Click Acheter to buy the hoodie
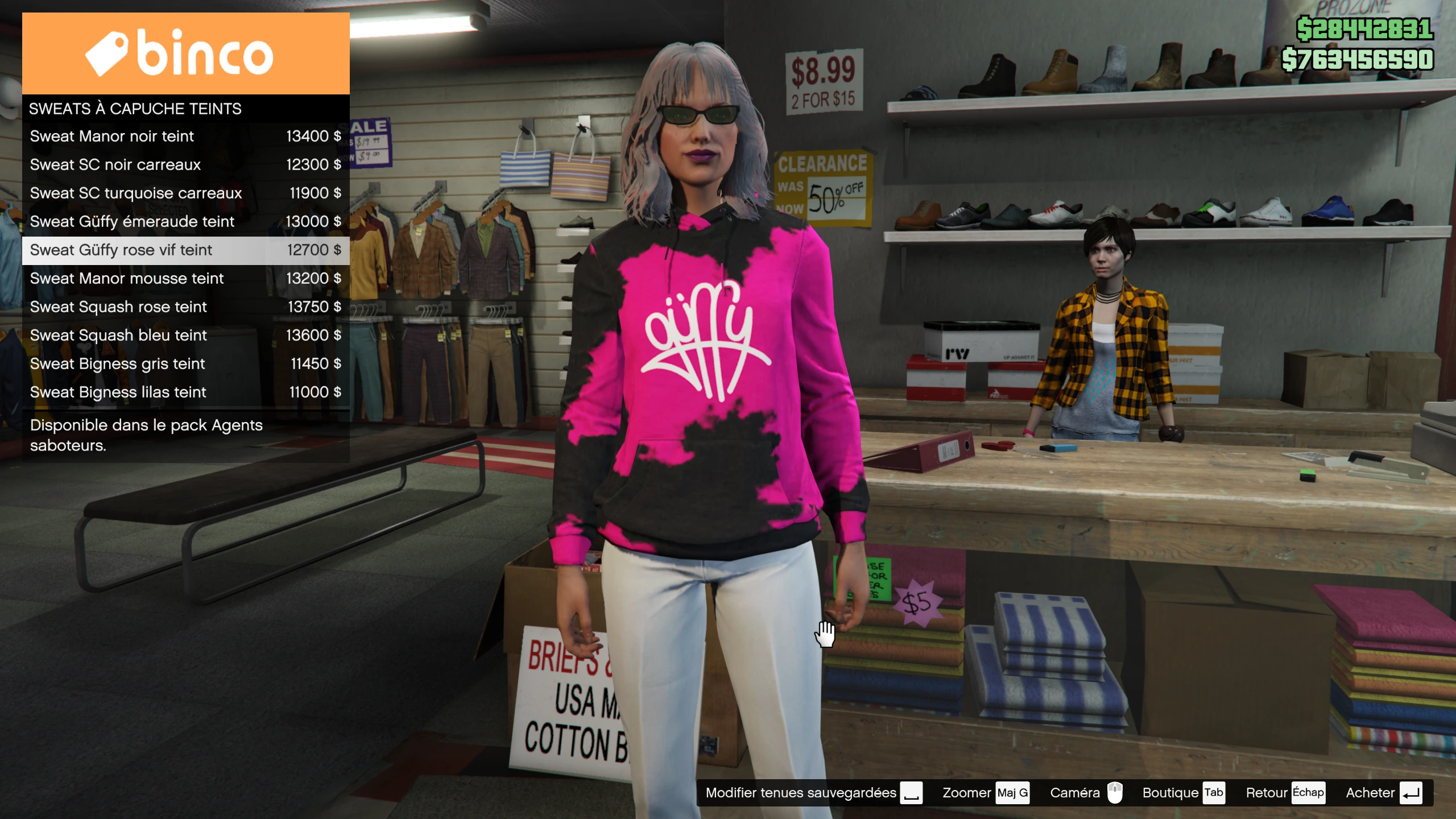Image resolution: width=1456 pixels, height=819 pixels. (1383, 793)
